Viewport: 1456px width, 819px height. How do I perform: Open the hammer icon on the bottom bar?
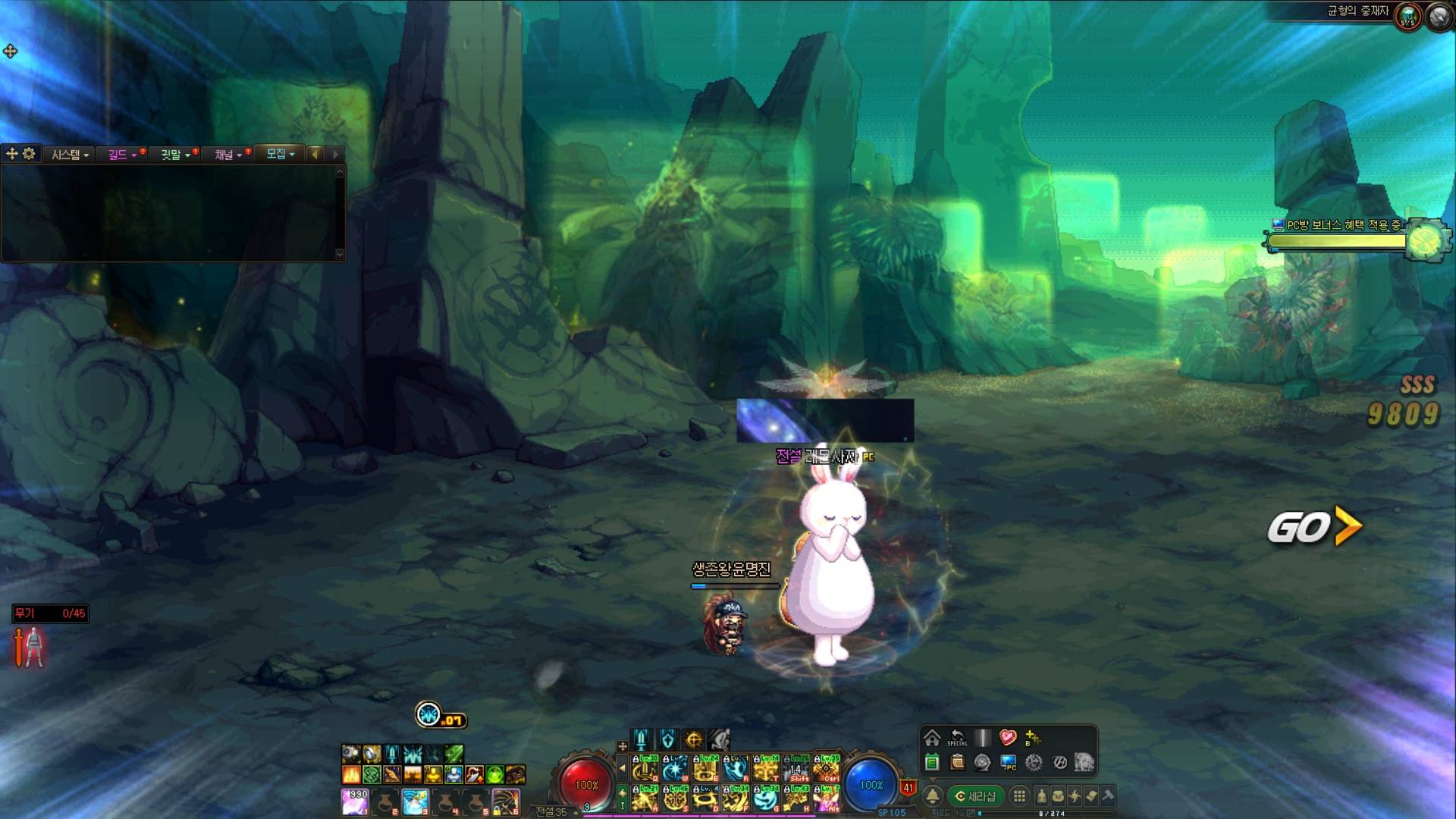click(x=1108, y=796)
